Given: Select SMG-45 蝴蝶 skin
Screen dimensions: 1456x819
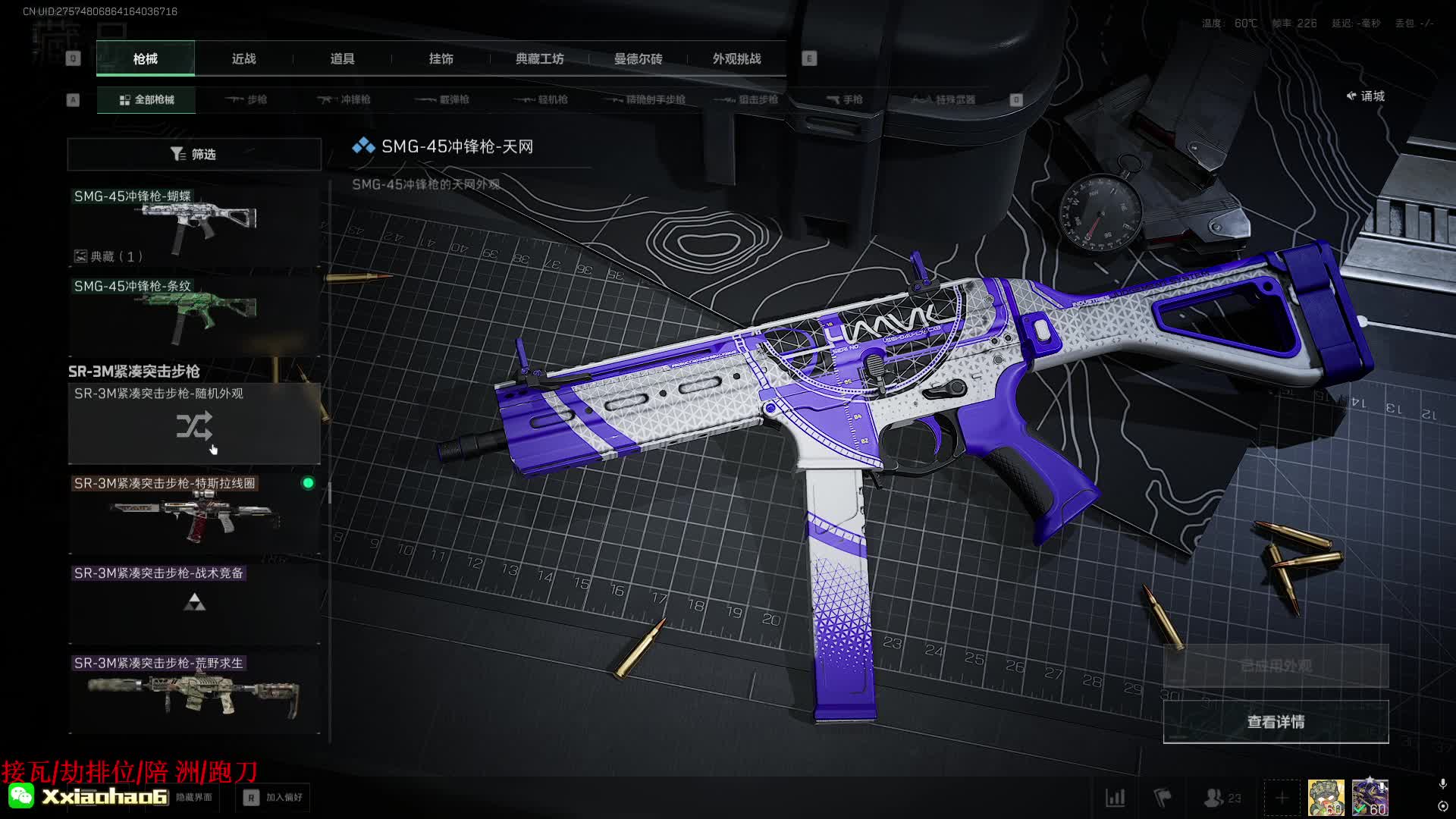Looking at the screenshot, I should (194, 226).
